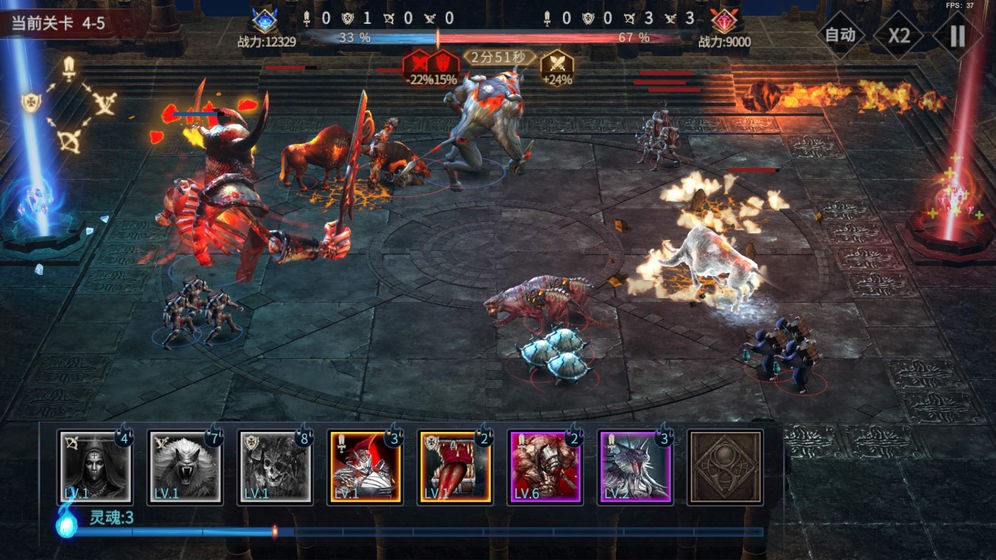
Task: Click the red enemy crest emblem
Action: point(723,20)
